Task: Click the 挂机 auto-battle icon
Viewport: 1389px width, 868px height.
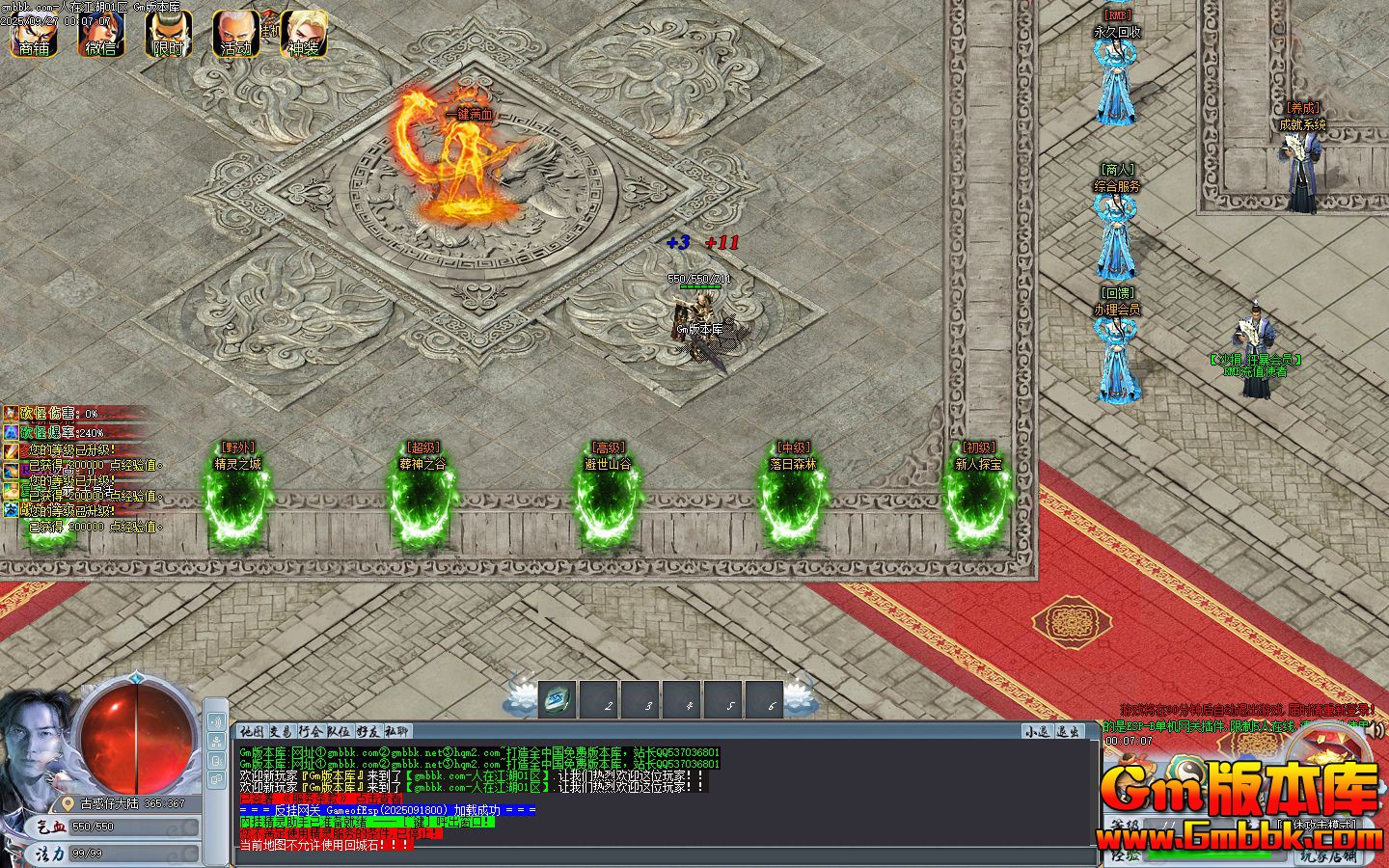Action: pos(269,29)
